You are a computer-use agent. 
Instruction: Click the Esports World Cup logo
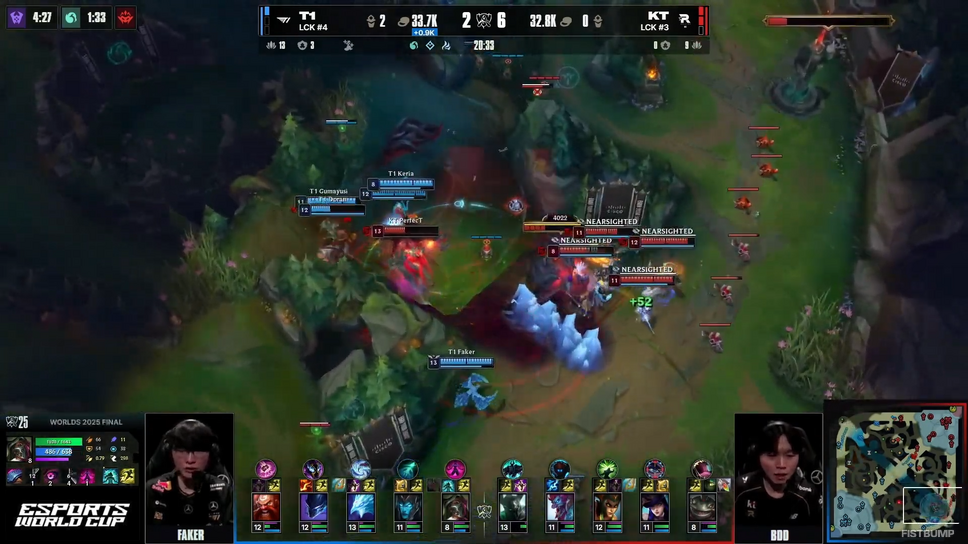pyautogui.click(x=71, y=514)
